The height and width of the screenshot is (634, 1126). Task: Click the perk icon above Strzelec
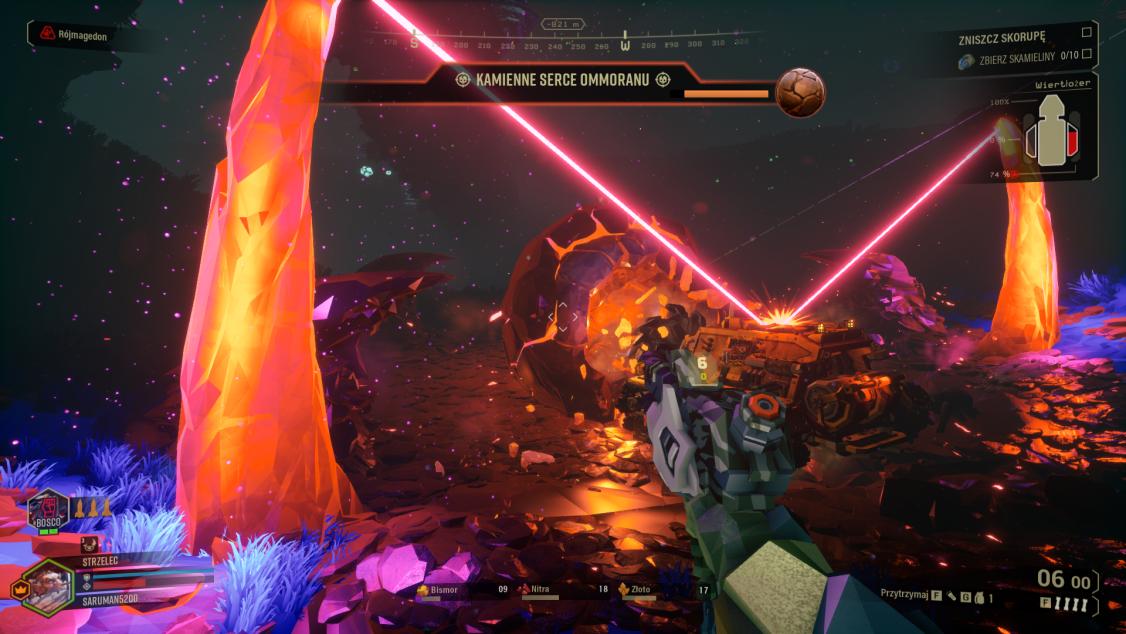tap(89, 545)
